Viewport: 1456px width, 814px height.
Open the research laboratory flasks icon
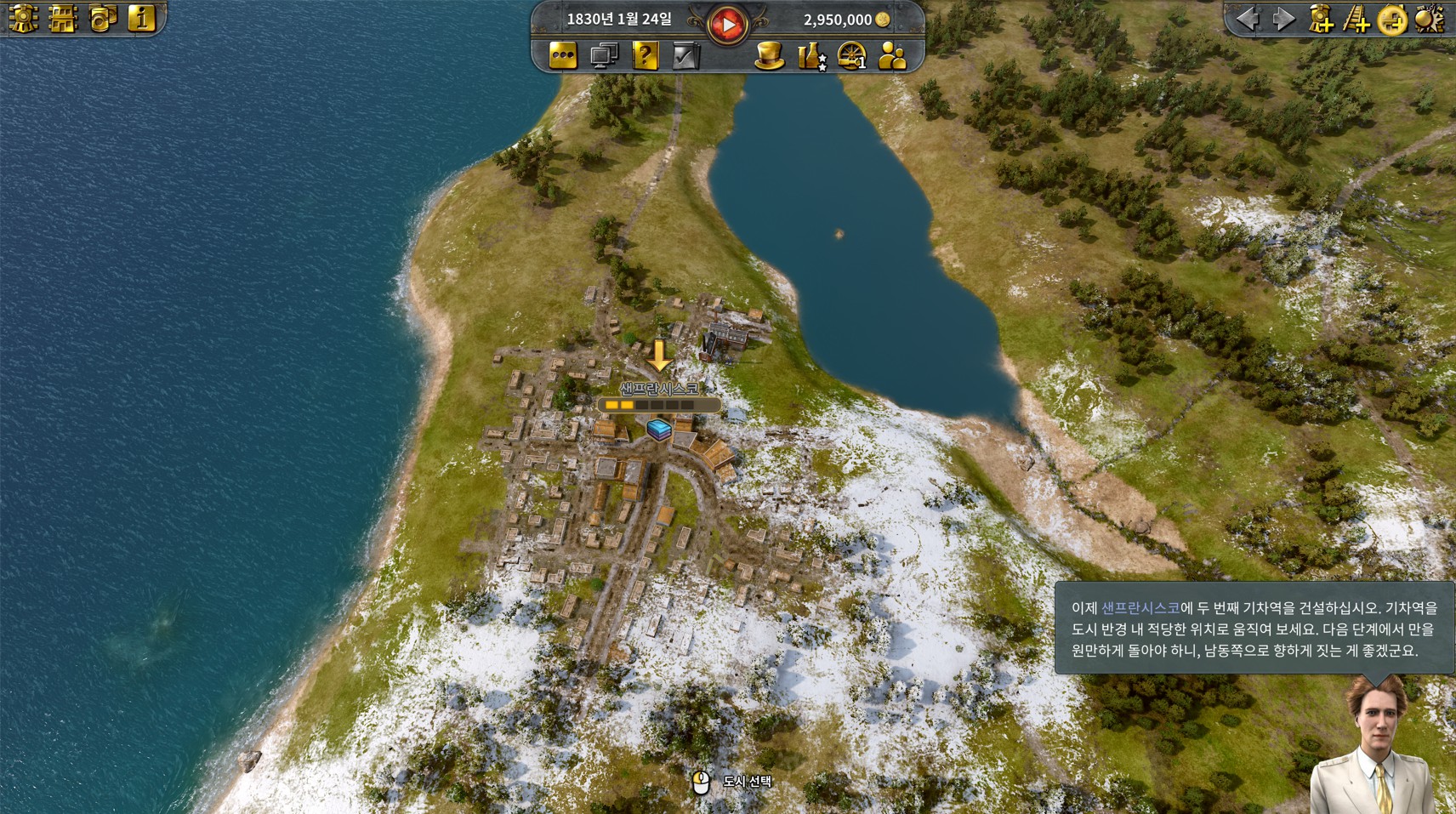click(x=810, y=56)
